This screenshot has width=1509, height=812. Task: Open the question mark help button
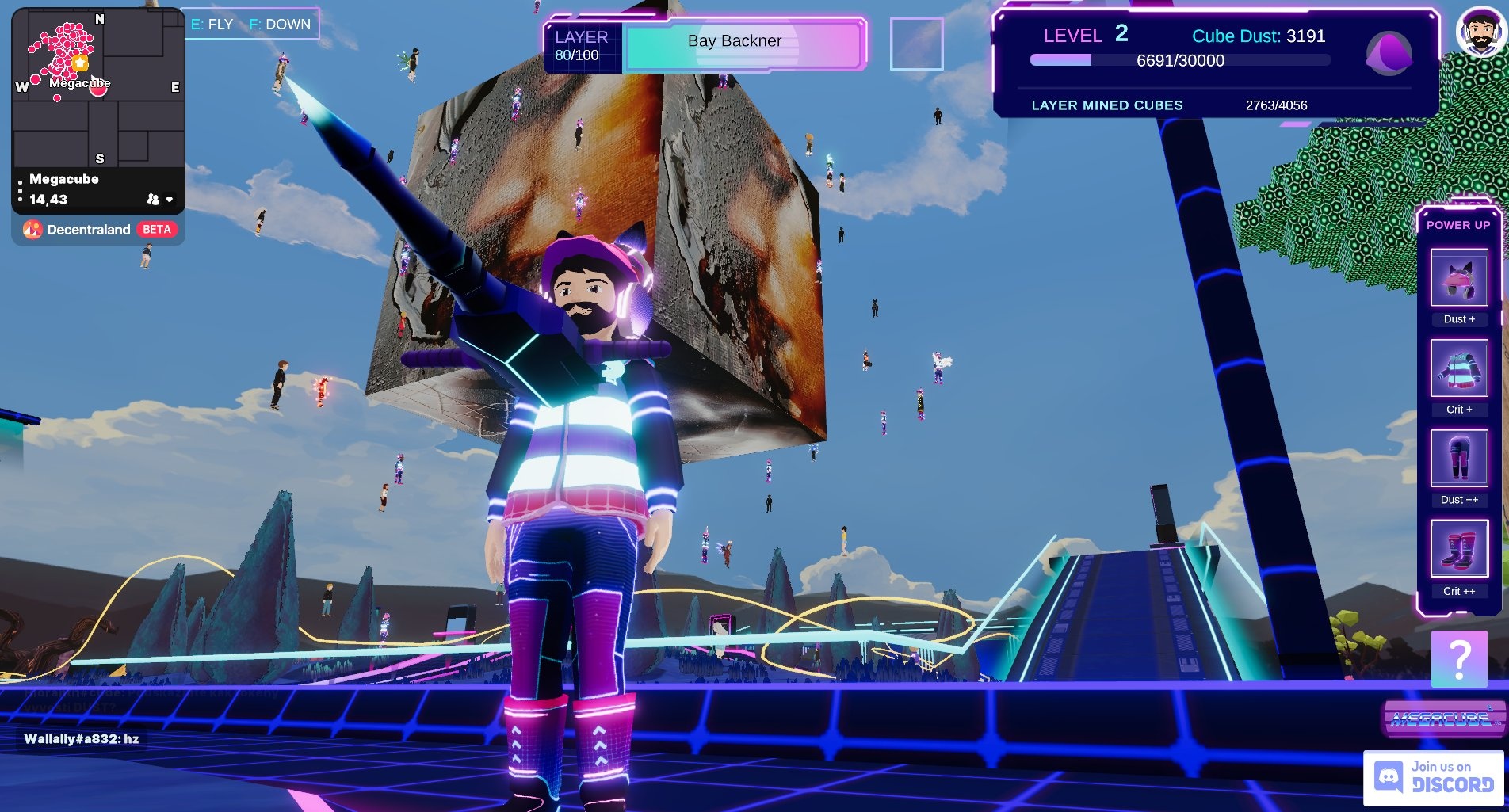click(x=1459, y=658)
